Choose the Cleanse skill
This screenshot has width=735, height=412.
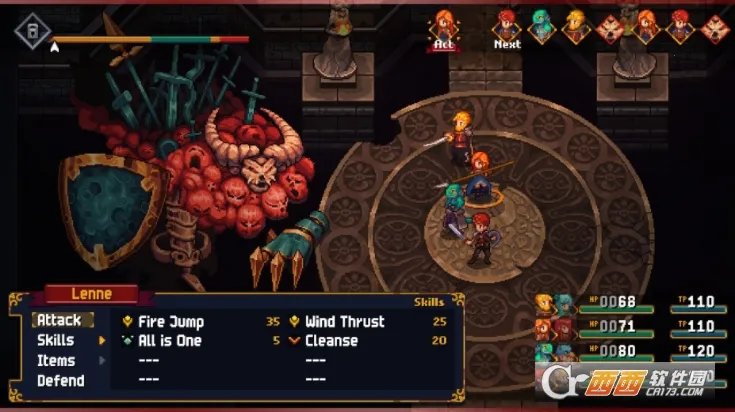click(x=332, y=341)
